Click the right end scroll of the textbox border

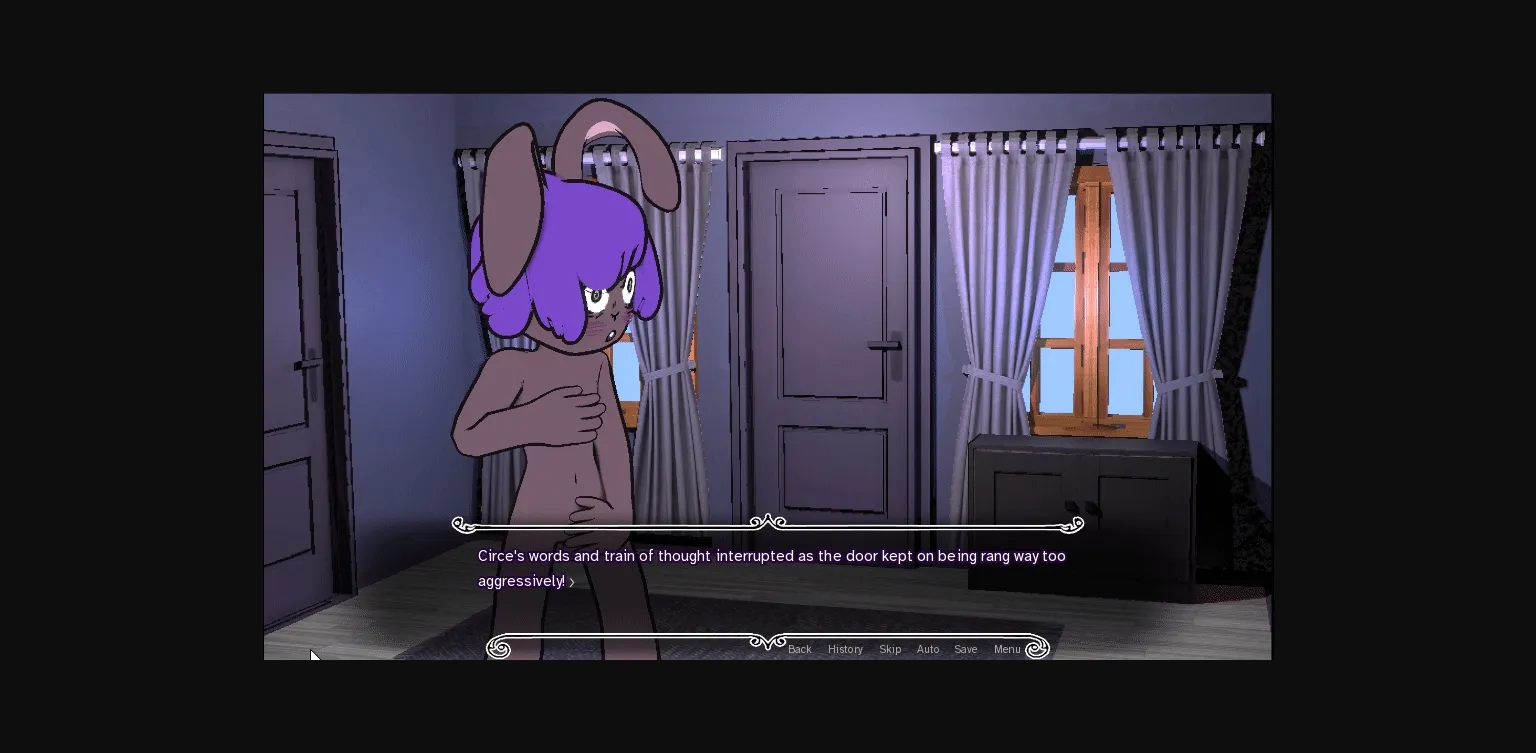[x=1075, y=523]
